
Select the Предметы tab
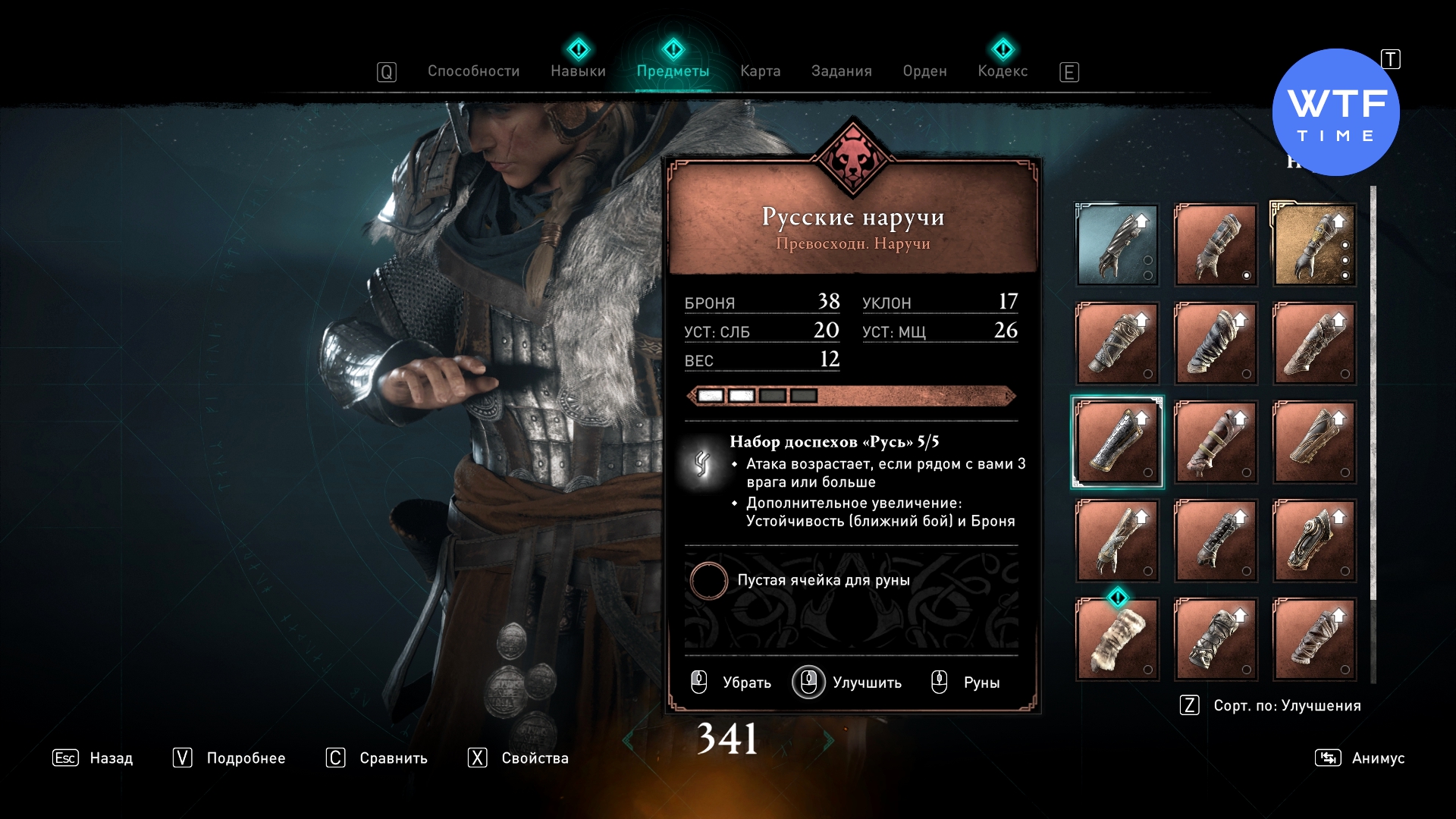pos(673,71)
